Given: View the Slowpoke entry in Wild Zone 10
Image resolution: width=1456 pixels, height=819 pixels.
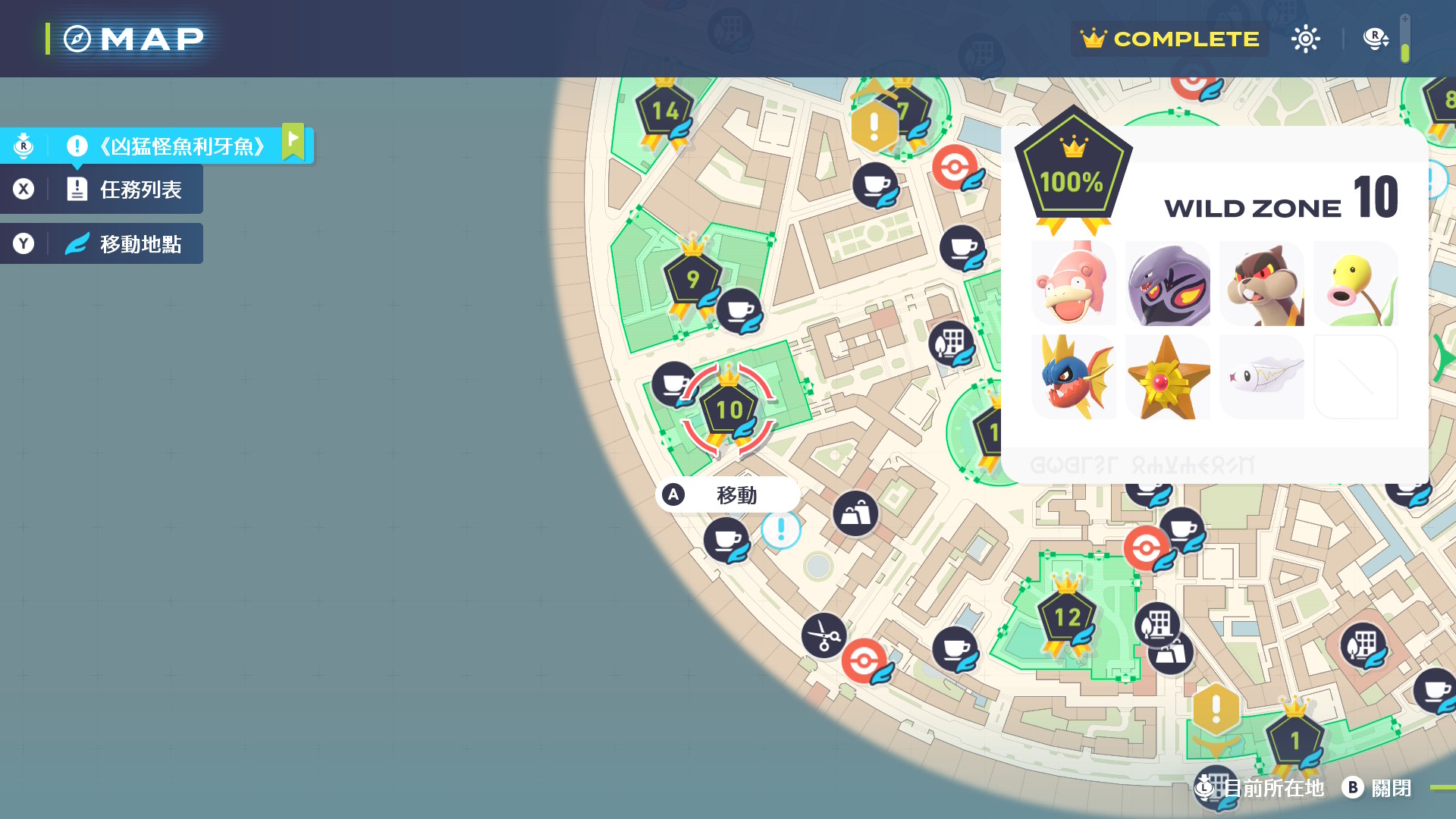Looking at the screenshot, I should tap(1074, 284).
